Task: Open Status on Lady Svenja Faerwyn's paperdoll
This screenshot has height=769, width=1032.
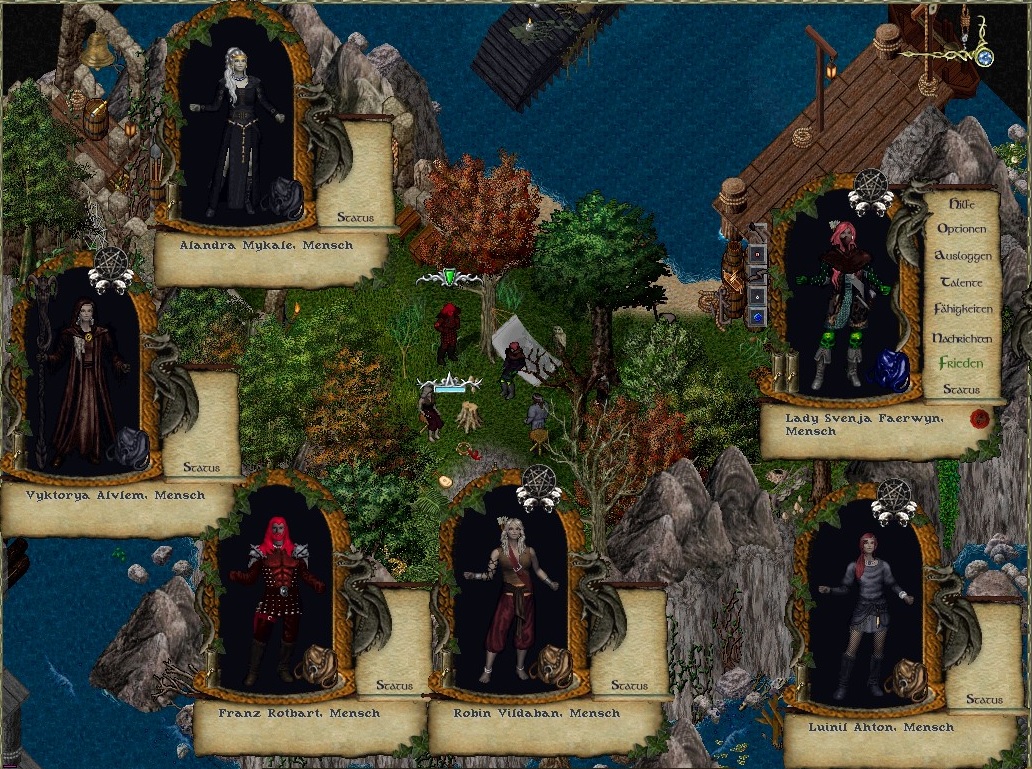Action: tap(961, 390)
